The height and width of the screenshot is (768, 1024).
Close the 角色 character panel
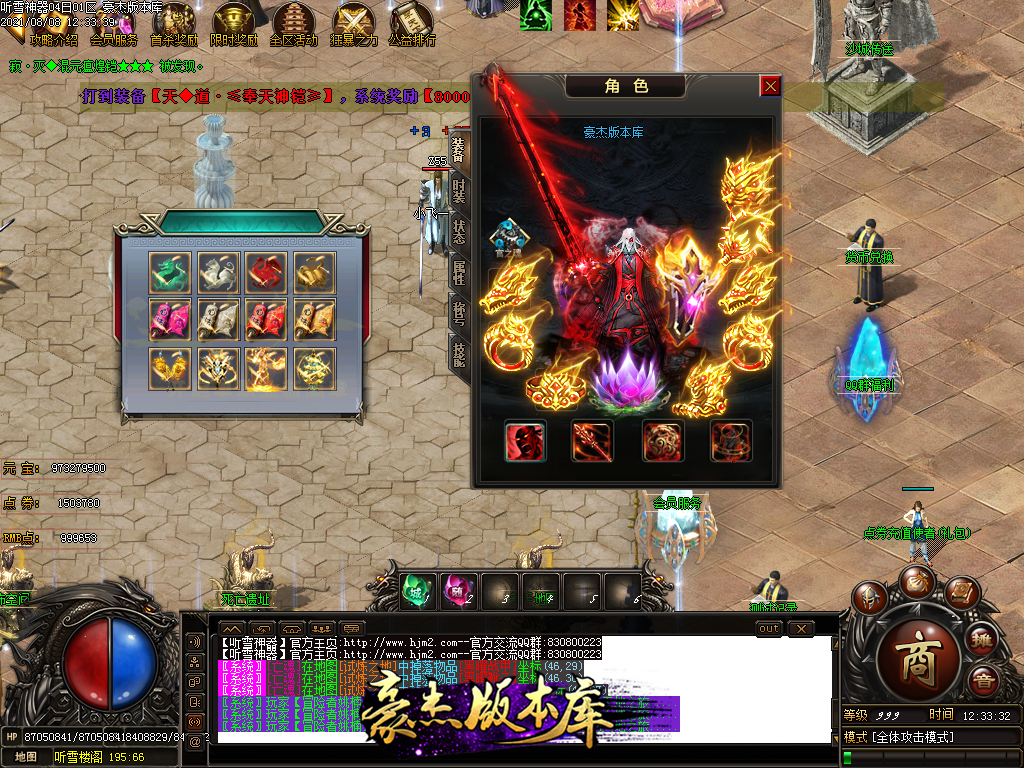tap(770, 86)
